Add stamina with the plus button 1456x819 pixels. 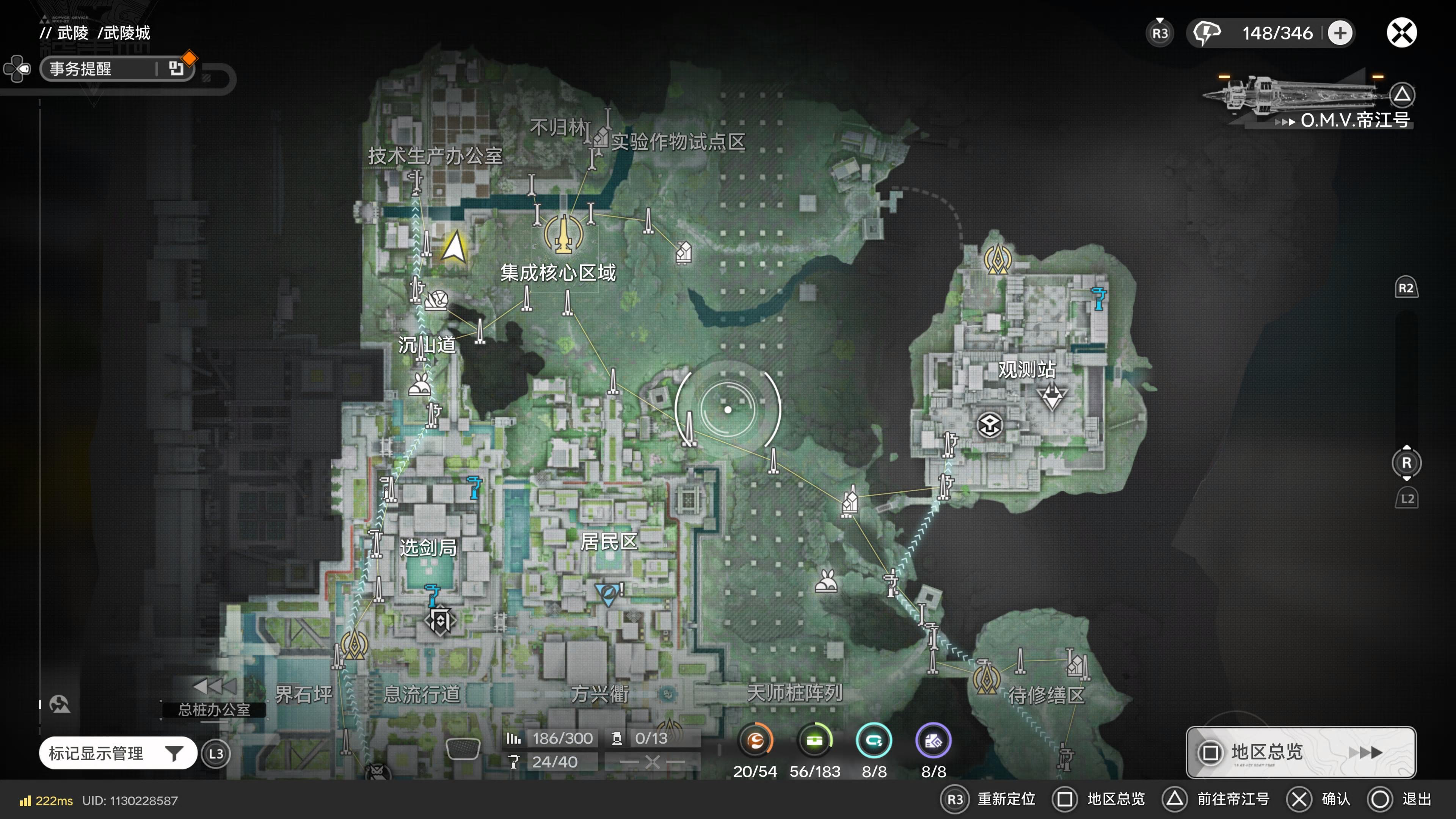pyautogui.click(x=1340, y=33)
